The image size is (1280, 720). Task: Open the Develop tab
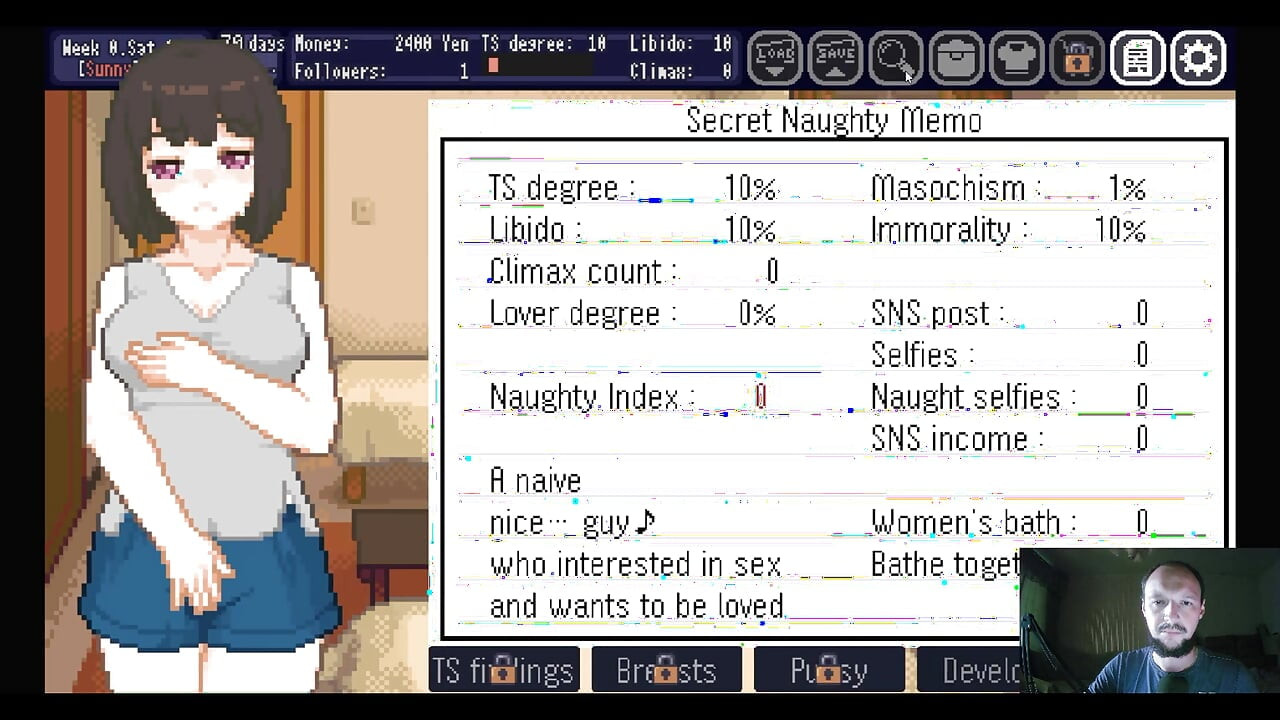click(968, 670)
